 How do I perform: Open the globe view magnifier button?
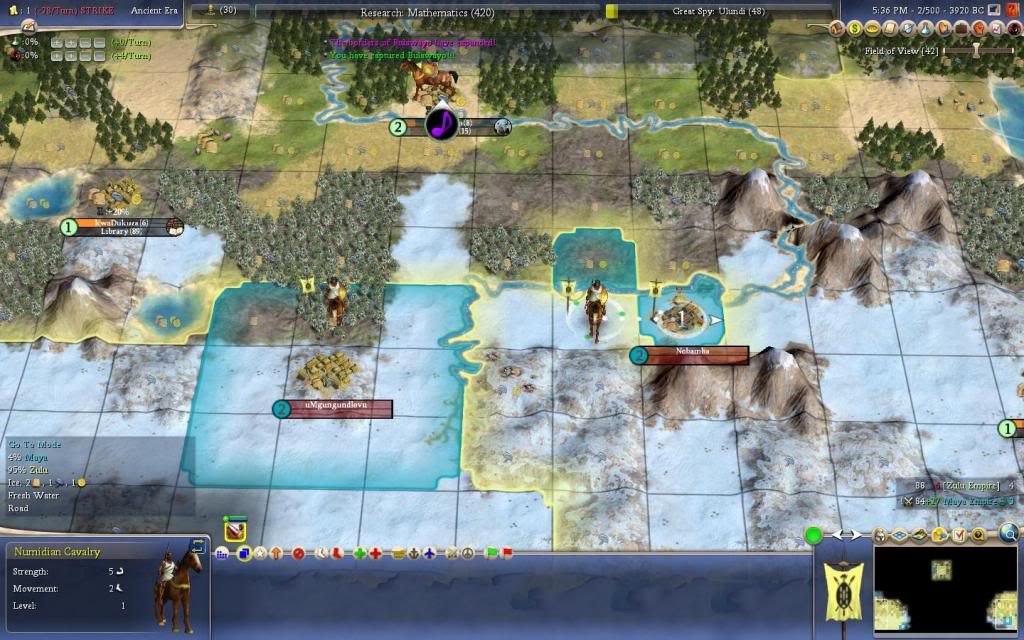[x=1010, y=533]
